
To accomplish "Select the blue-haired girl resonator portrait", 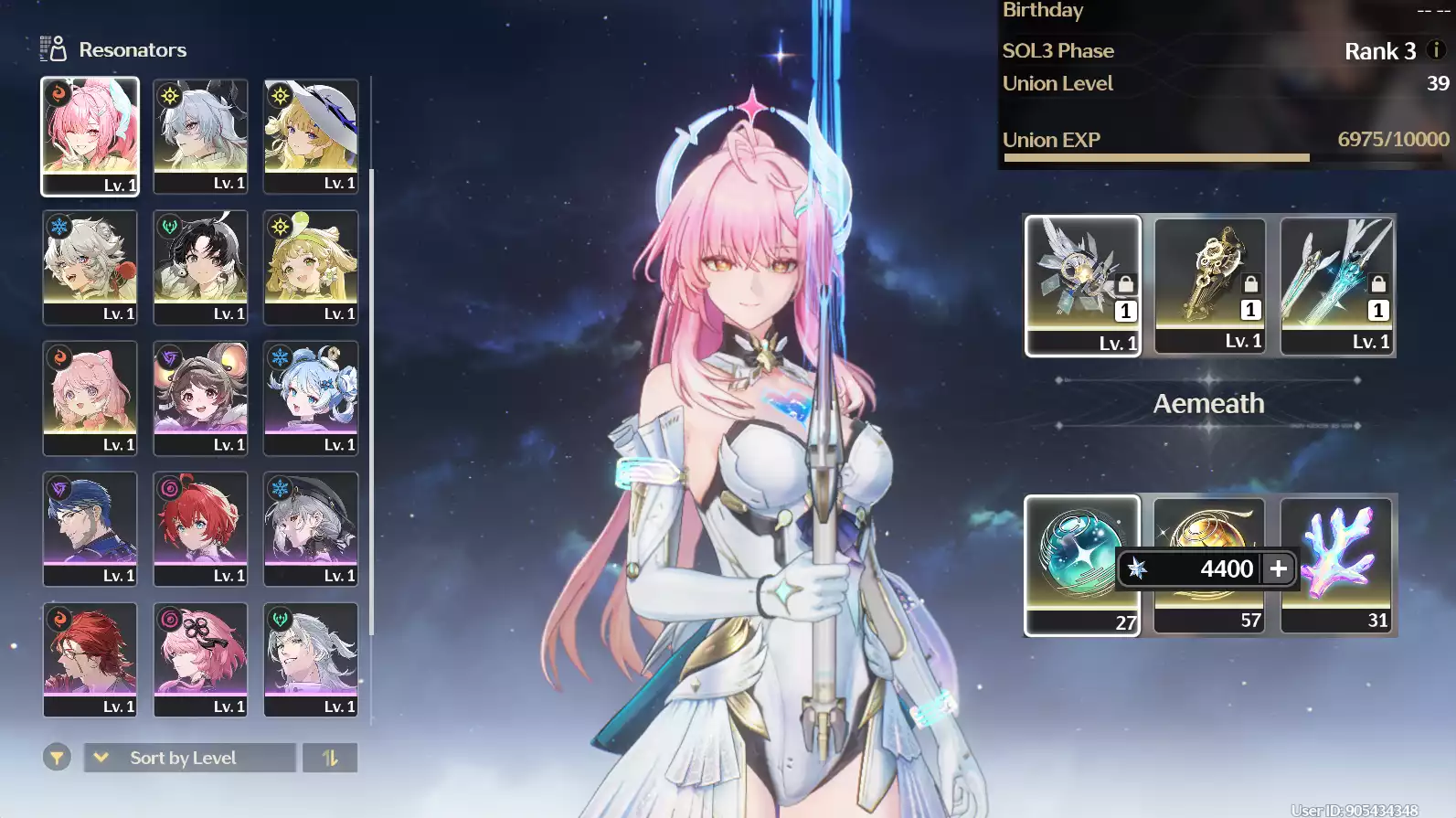I will [311, 398].
